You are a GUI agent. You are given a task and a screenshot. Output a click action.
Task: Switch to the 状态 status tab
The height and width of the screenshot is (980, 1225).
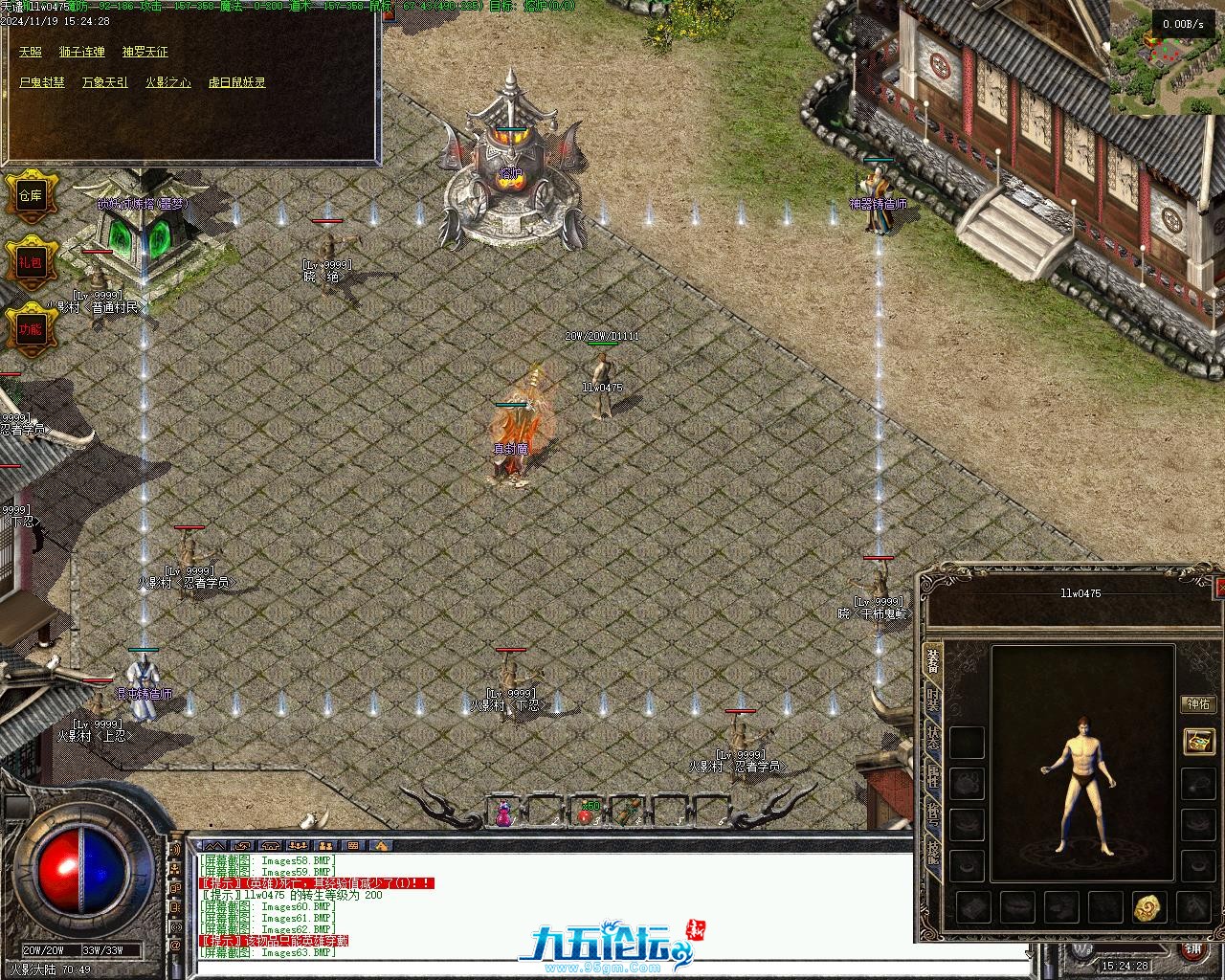tap(932, 739)
